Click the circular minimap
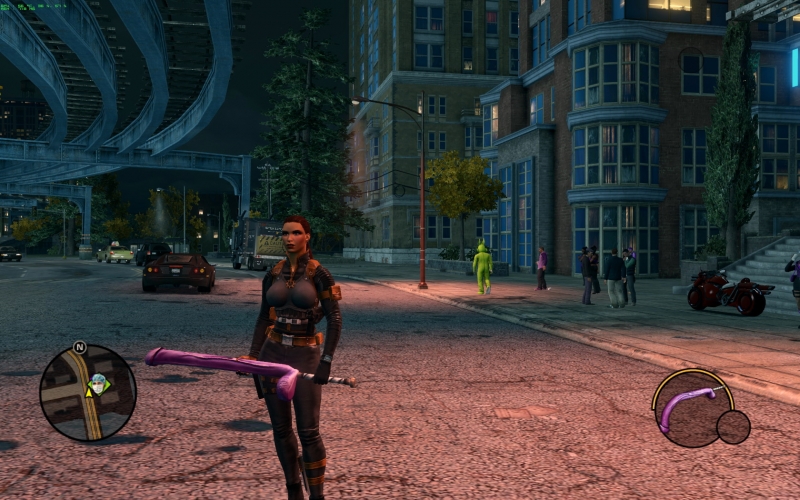The image size is (800, 500). tap(87, 393)
